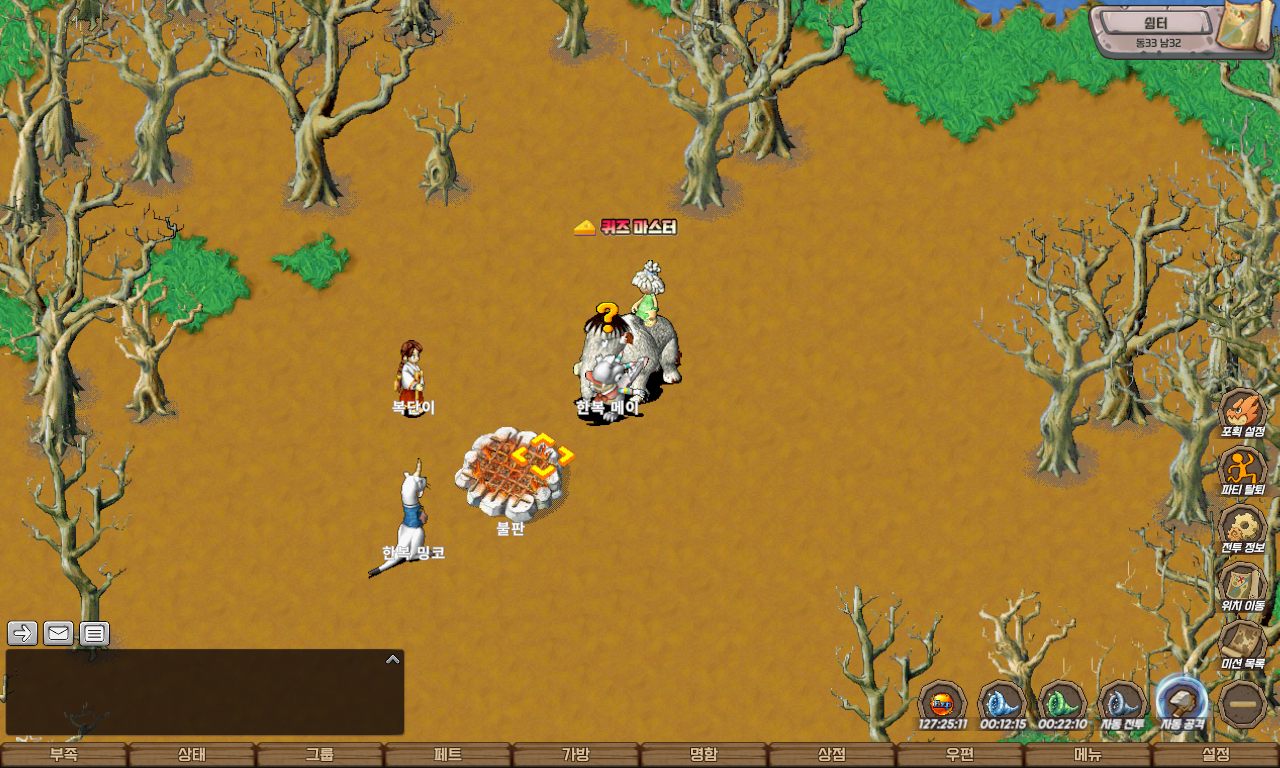Viewport: 1280px width, 768px height.
Task: Open the 상점 (Shop) menu
Action: (832, 755)
